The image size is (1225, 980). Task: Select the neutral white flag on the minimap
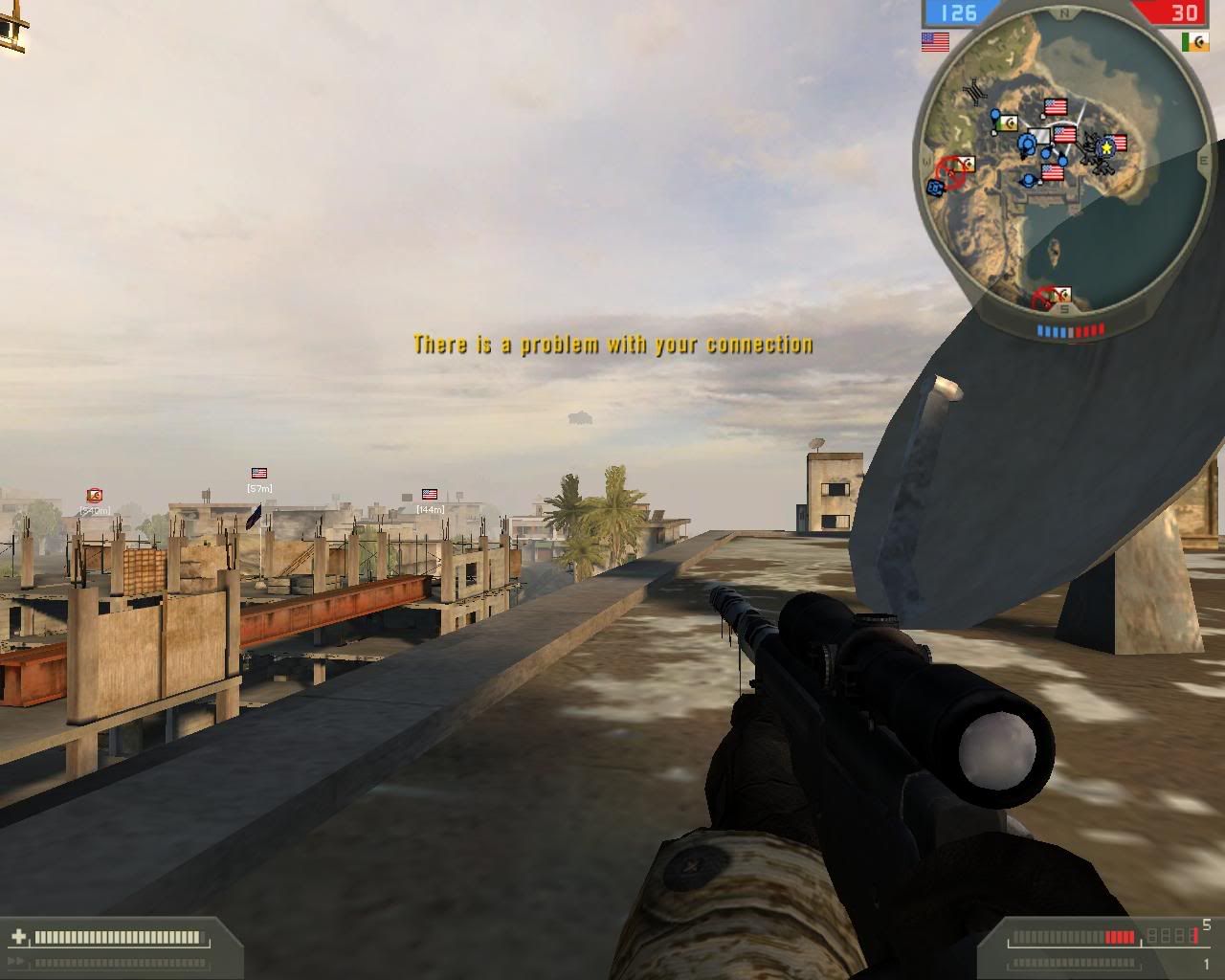click(1039, 138)
